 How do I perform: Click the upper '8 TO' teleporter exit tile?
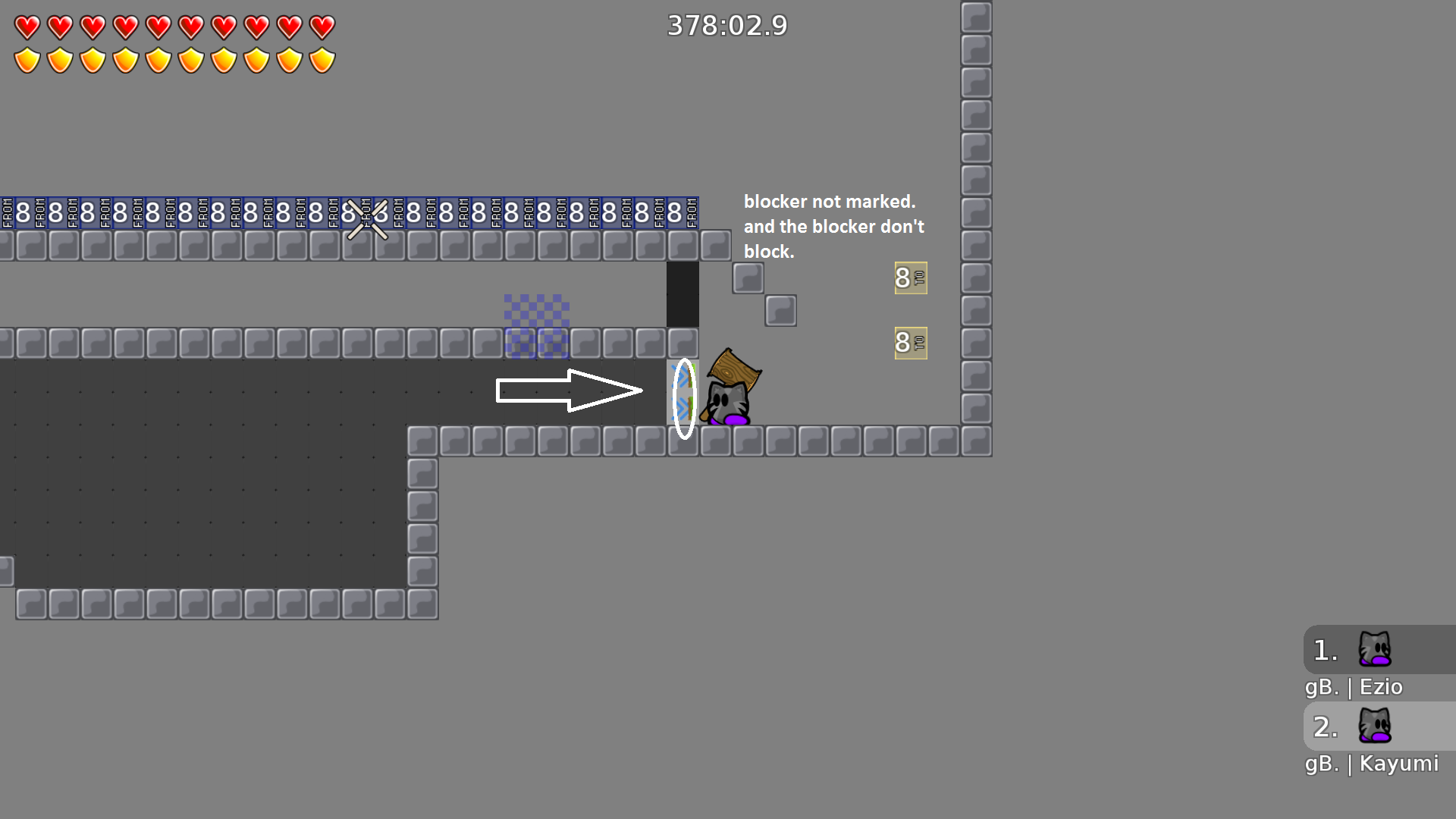[x=910, y=278]
